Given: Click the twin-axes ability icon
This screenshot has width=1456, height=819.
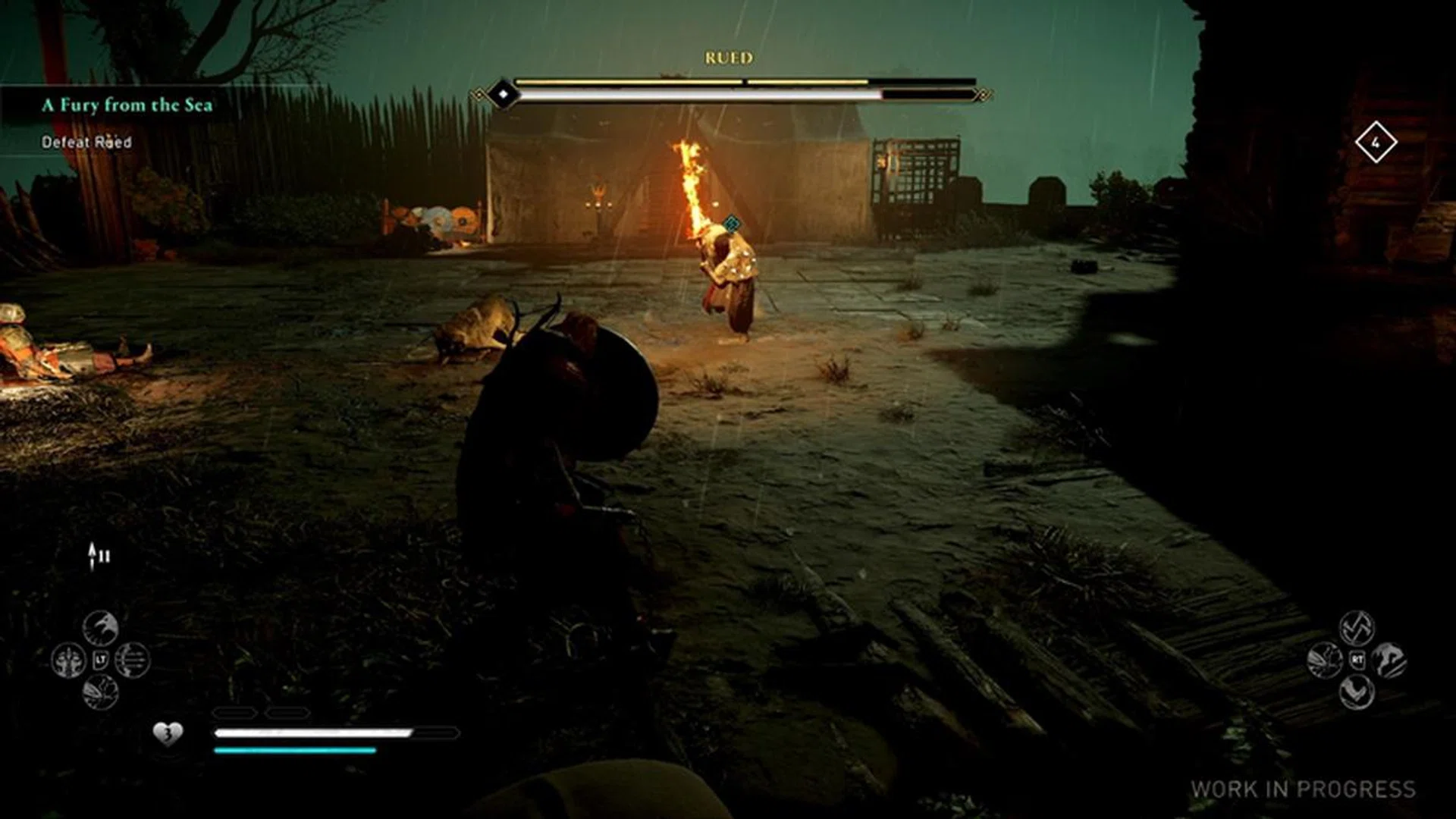Looking at the screenshot, I should point(1359,629).
